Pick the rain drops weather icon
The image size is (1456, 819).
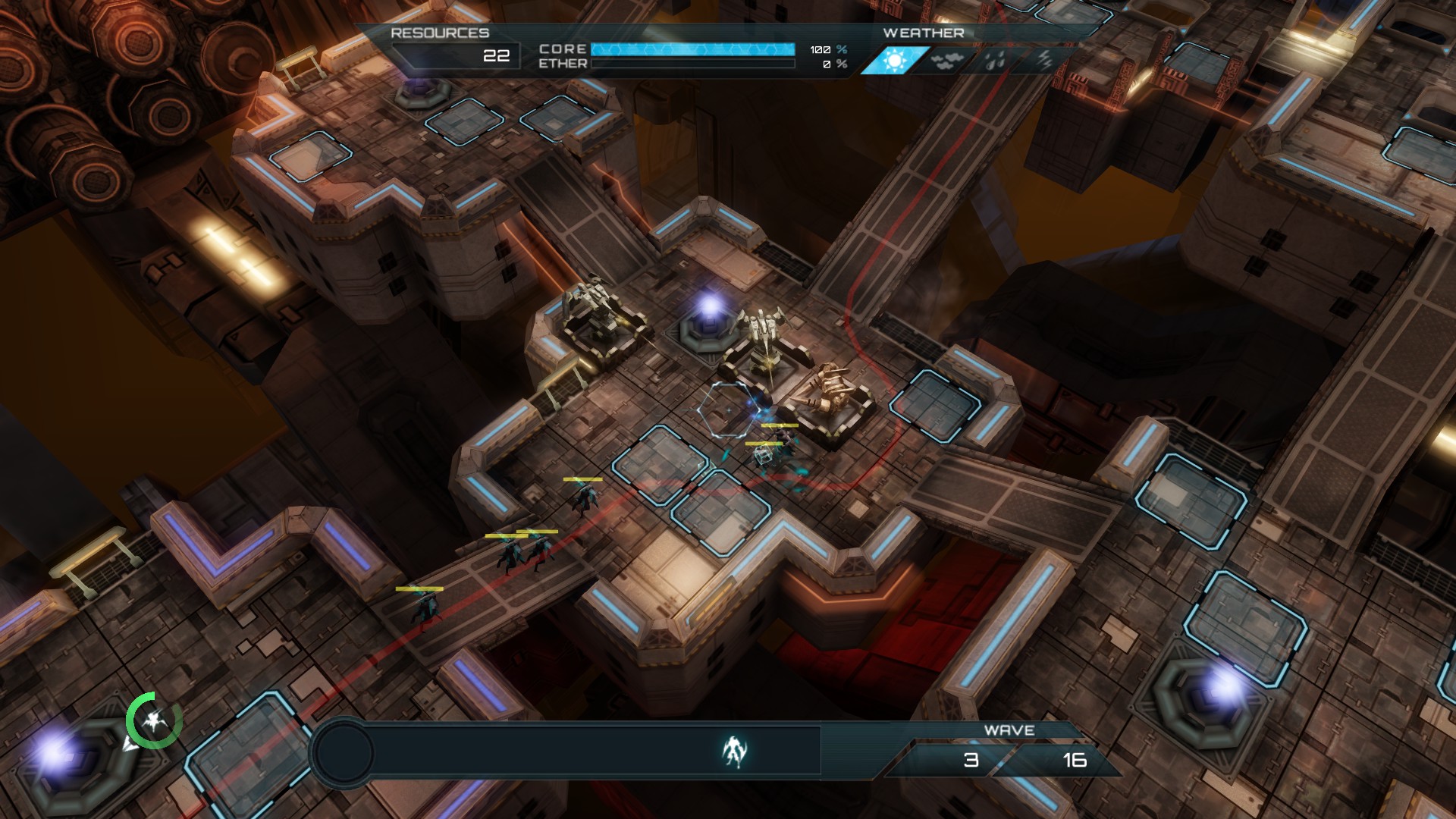pyautogui.click(x=995, y=61)
